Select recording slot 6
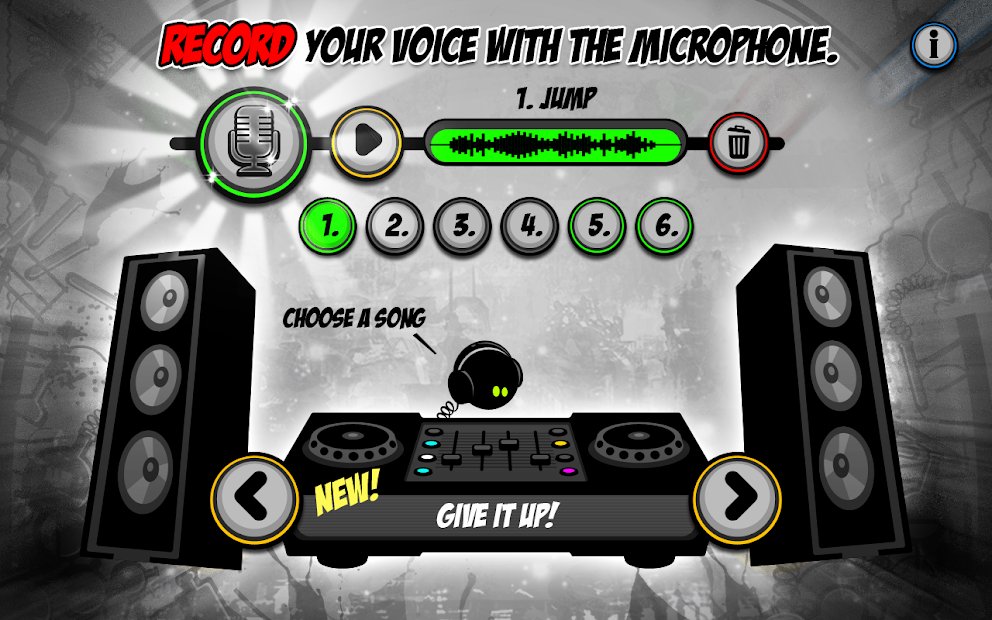 665,226
